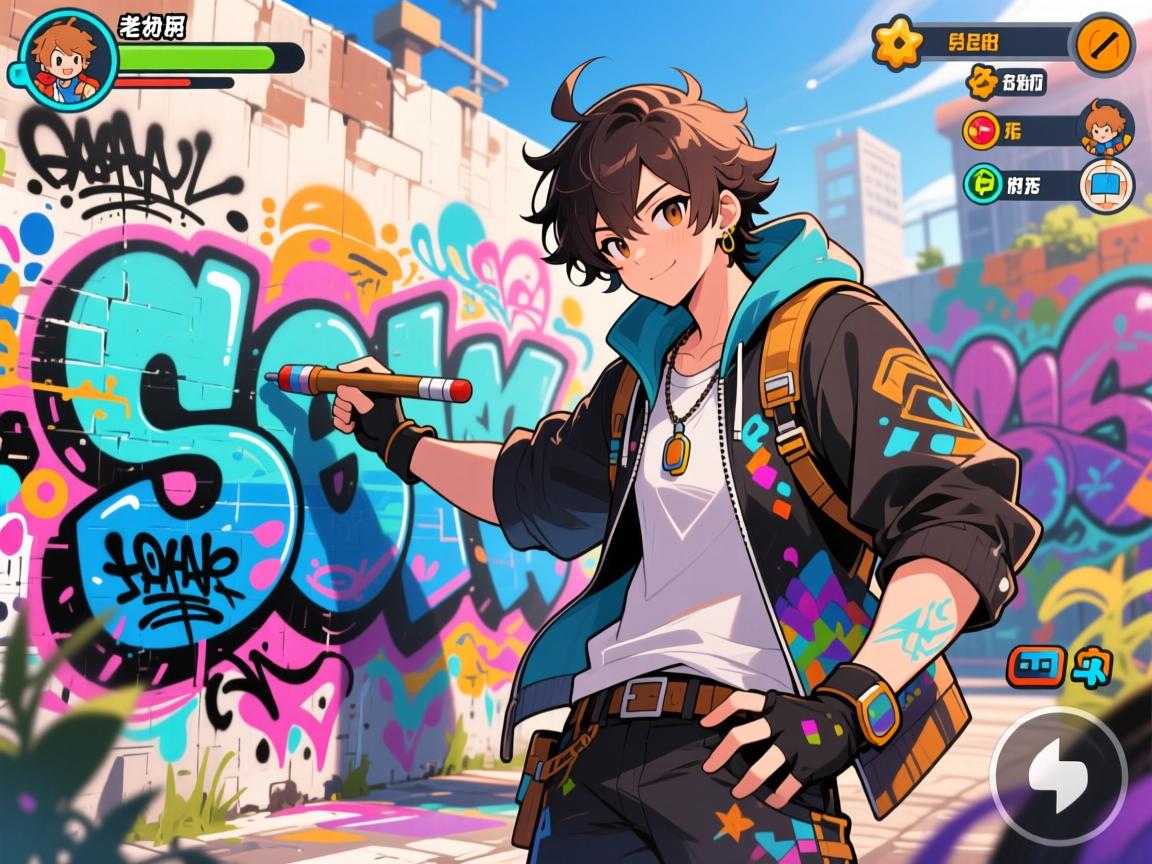The height and width of the screenshot is (864, 1152).
Task: Tap the cyan-orange glyph icon
Action: pos(1091,665)
